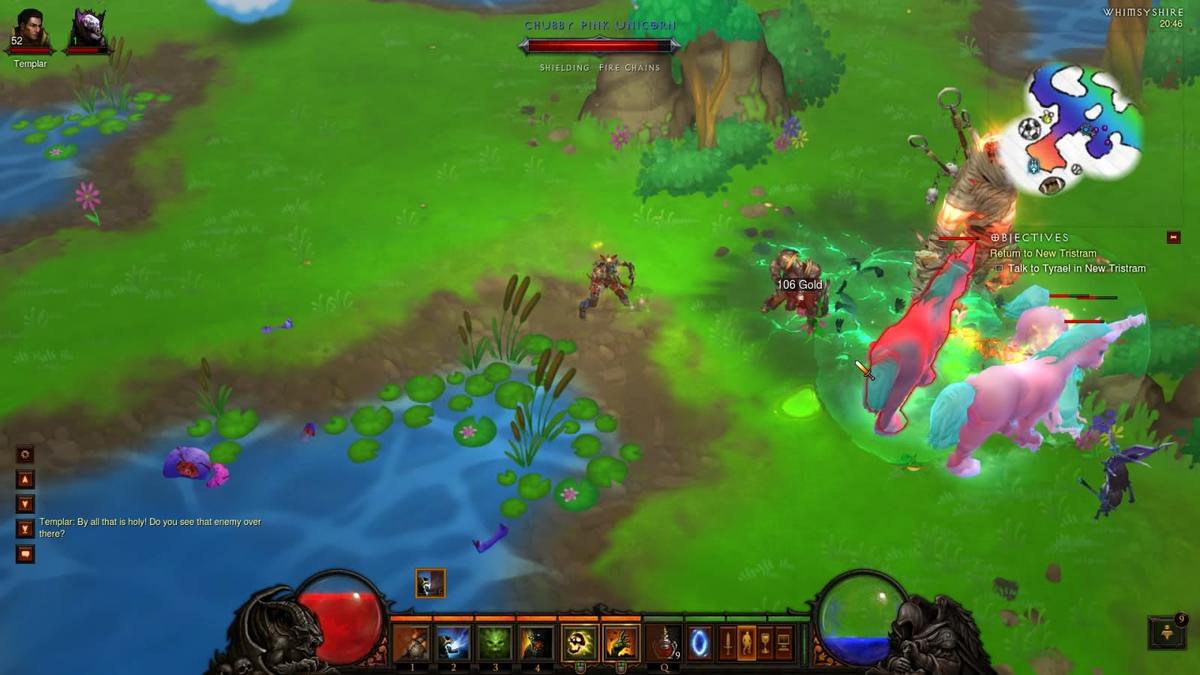Open the blue Town Portal

pos(700,642)
